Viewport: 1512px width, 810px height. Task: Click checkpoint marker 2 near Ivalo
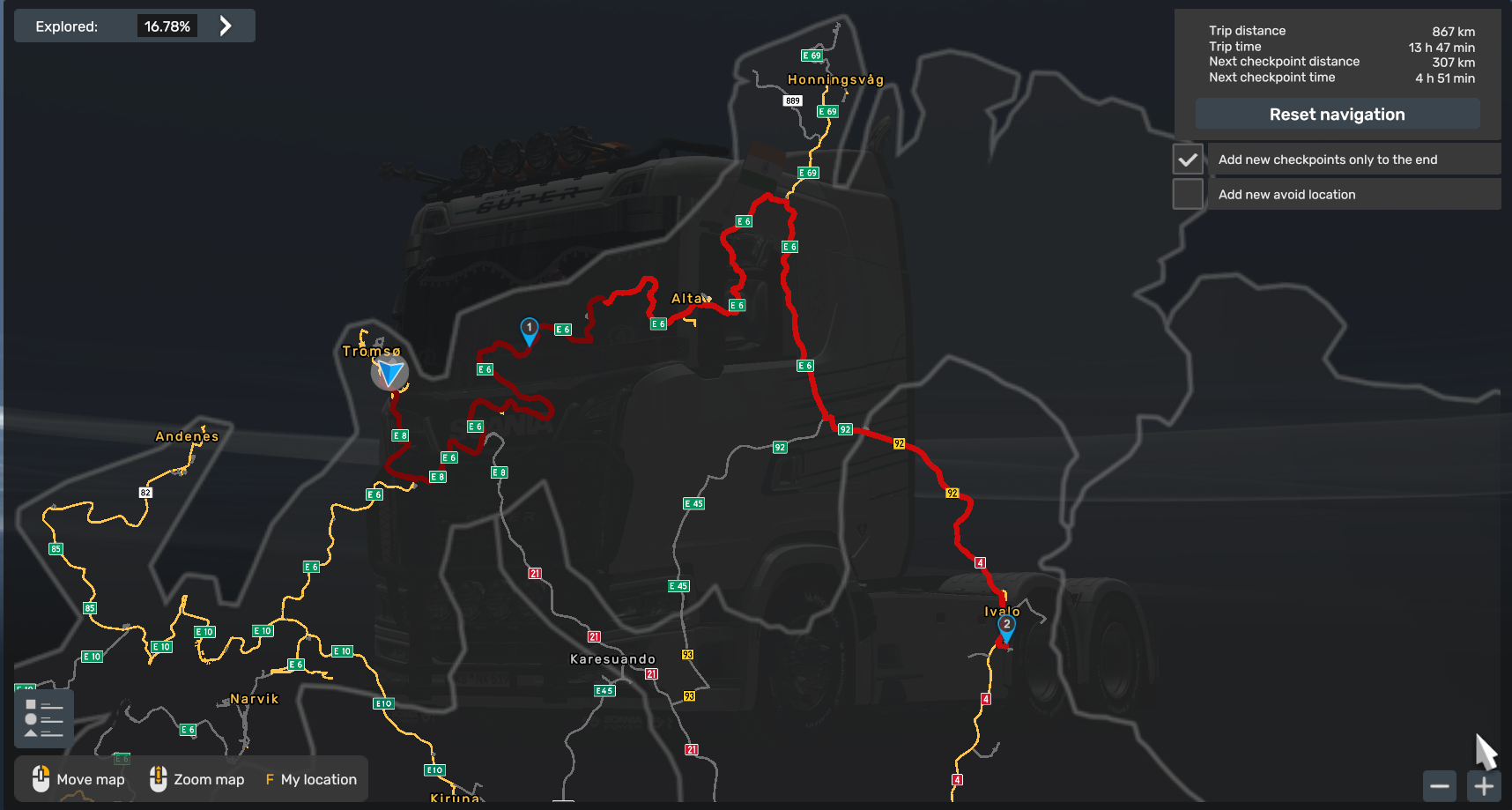(x=1005, y=624)
